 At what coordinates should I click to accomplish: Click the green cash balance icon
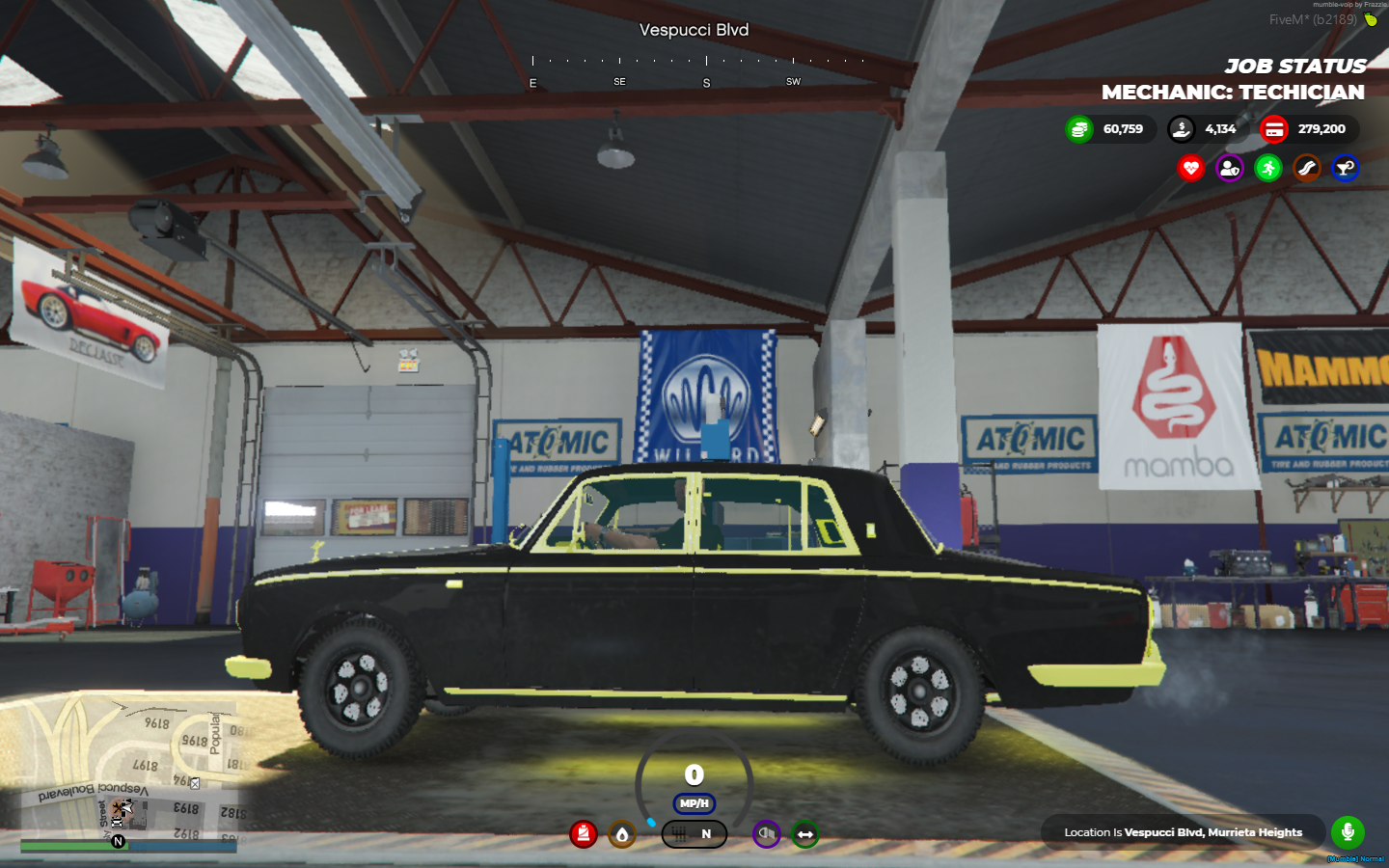point(1077,128)
